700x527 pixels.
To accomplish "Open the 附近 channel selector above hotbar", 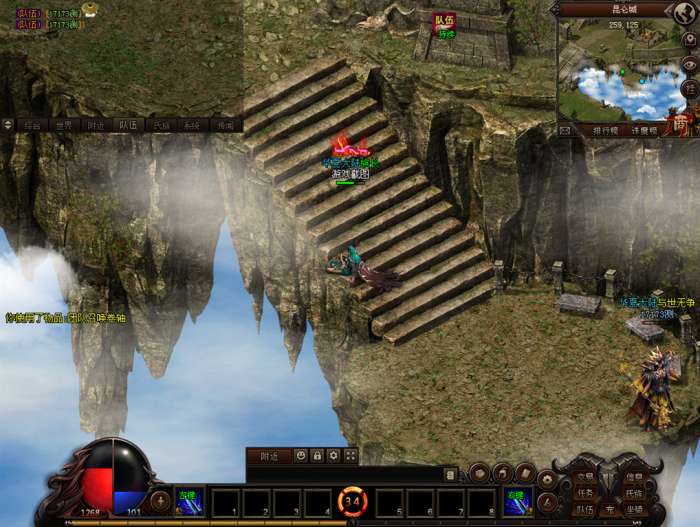I will pos(268,455).
